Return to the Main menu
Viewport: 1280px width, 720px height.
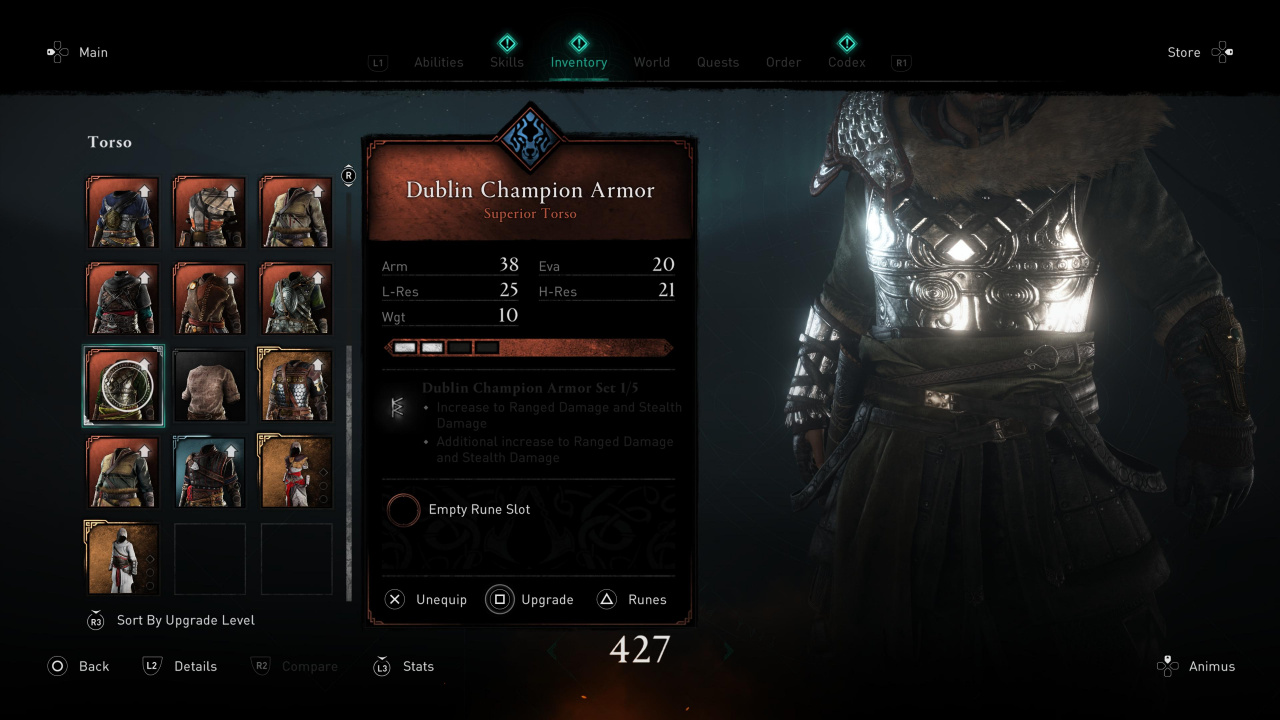93,52
